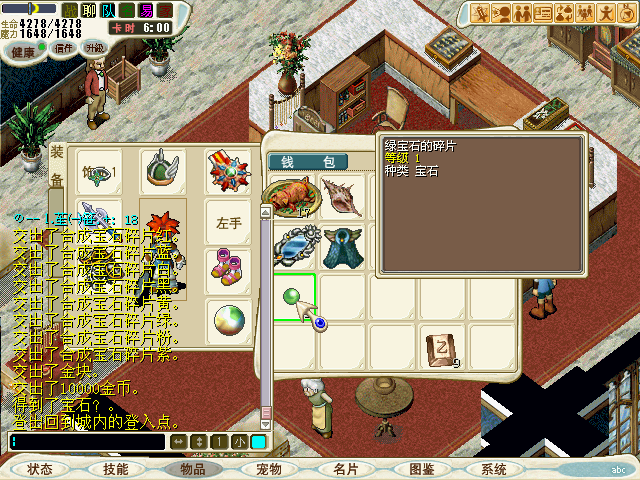Select the pink boots equipment slot
This screenshot has height=480, width=640.
pos(224,268)
